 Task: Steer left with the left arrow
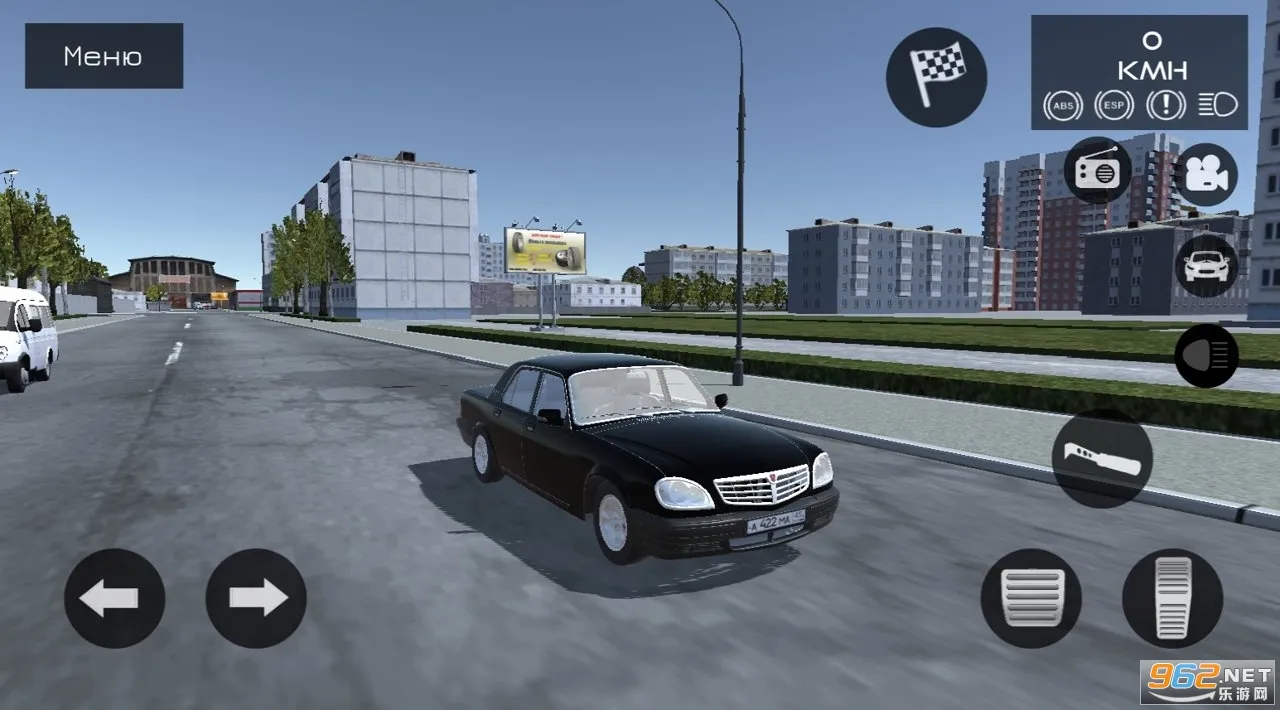point(115,598)
